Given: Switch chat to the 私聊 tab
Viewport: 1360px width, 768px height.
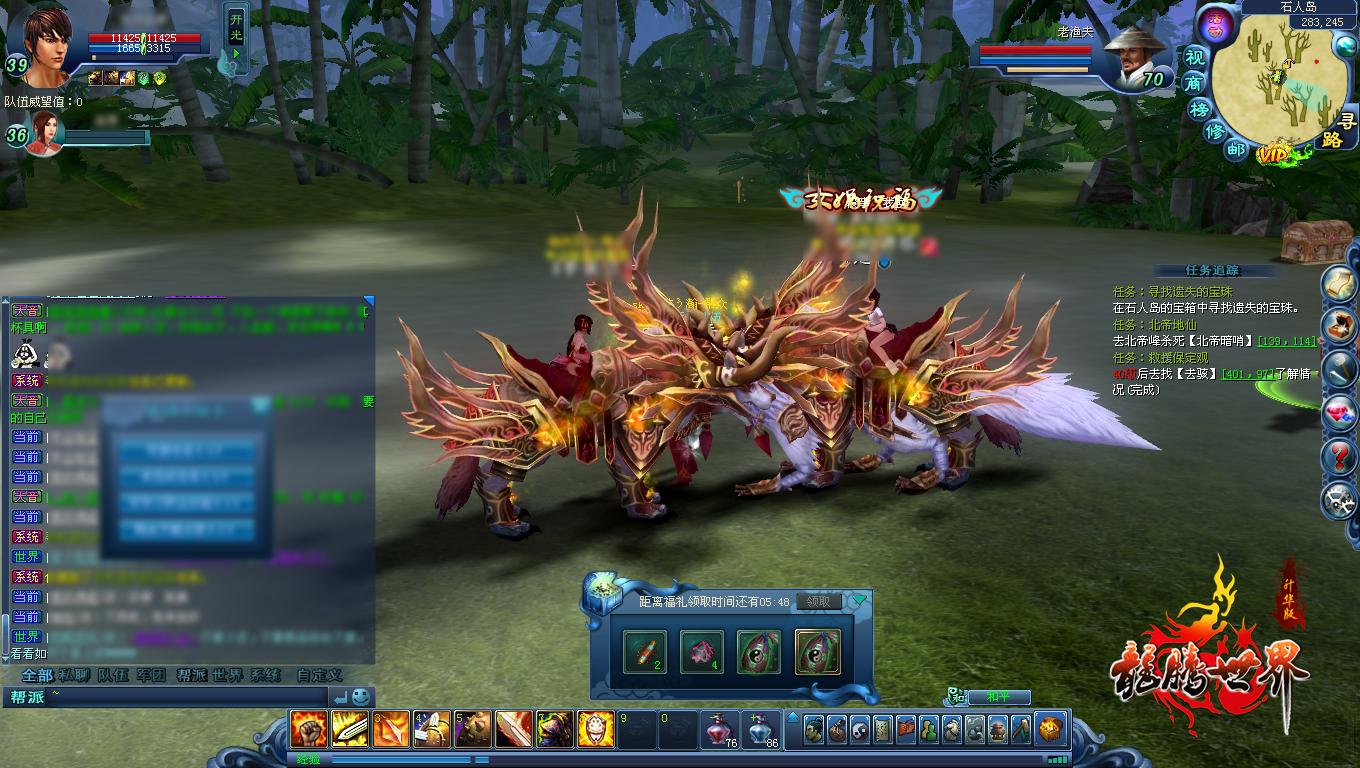Looking at the screenshot, I should tap(74, 675).
